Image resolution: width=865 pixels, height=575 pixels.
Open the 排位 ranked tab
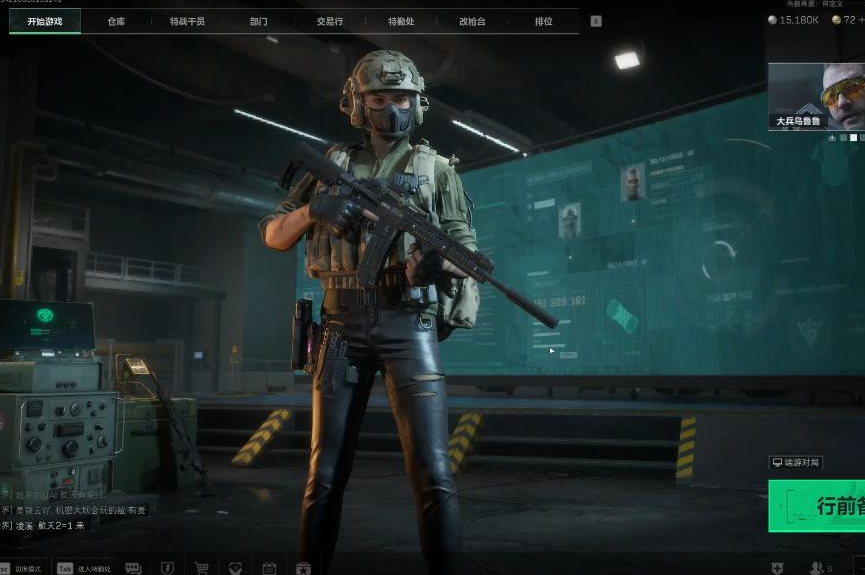[x=543, y=21]
